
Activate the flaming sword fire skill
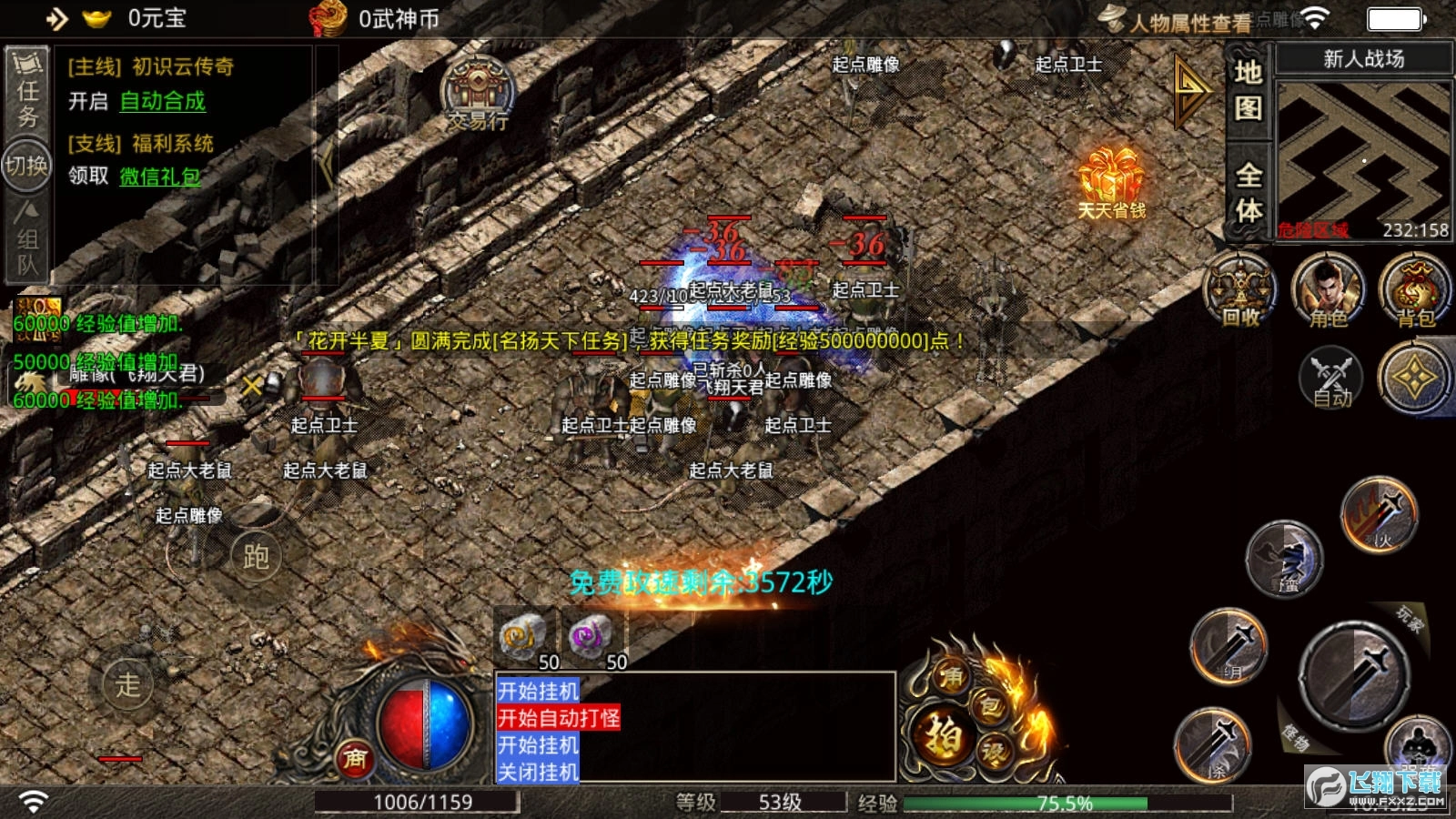[x=1380, y=514]
